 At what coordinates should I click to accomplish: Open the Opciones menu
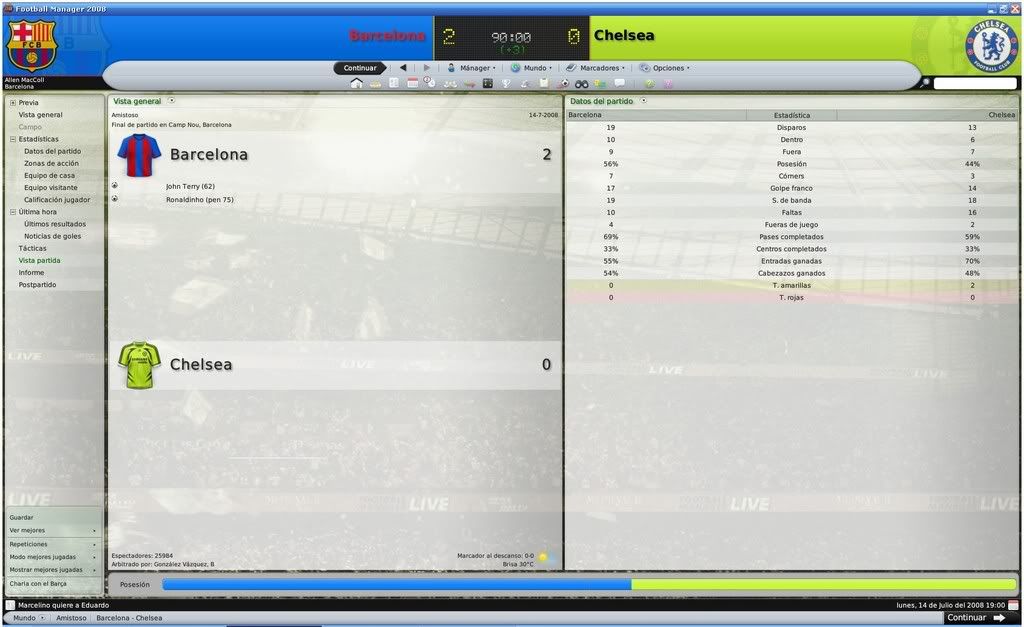(664, 68)
